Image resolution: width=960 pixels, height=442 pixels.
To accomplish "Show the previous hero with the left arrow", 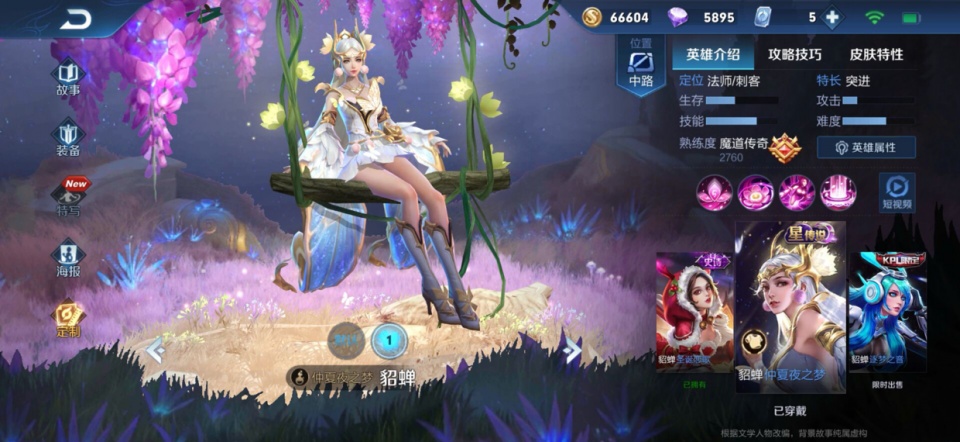I will [x=155, y=350].
